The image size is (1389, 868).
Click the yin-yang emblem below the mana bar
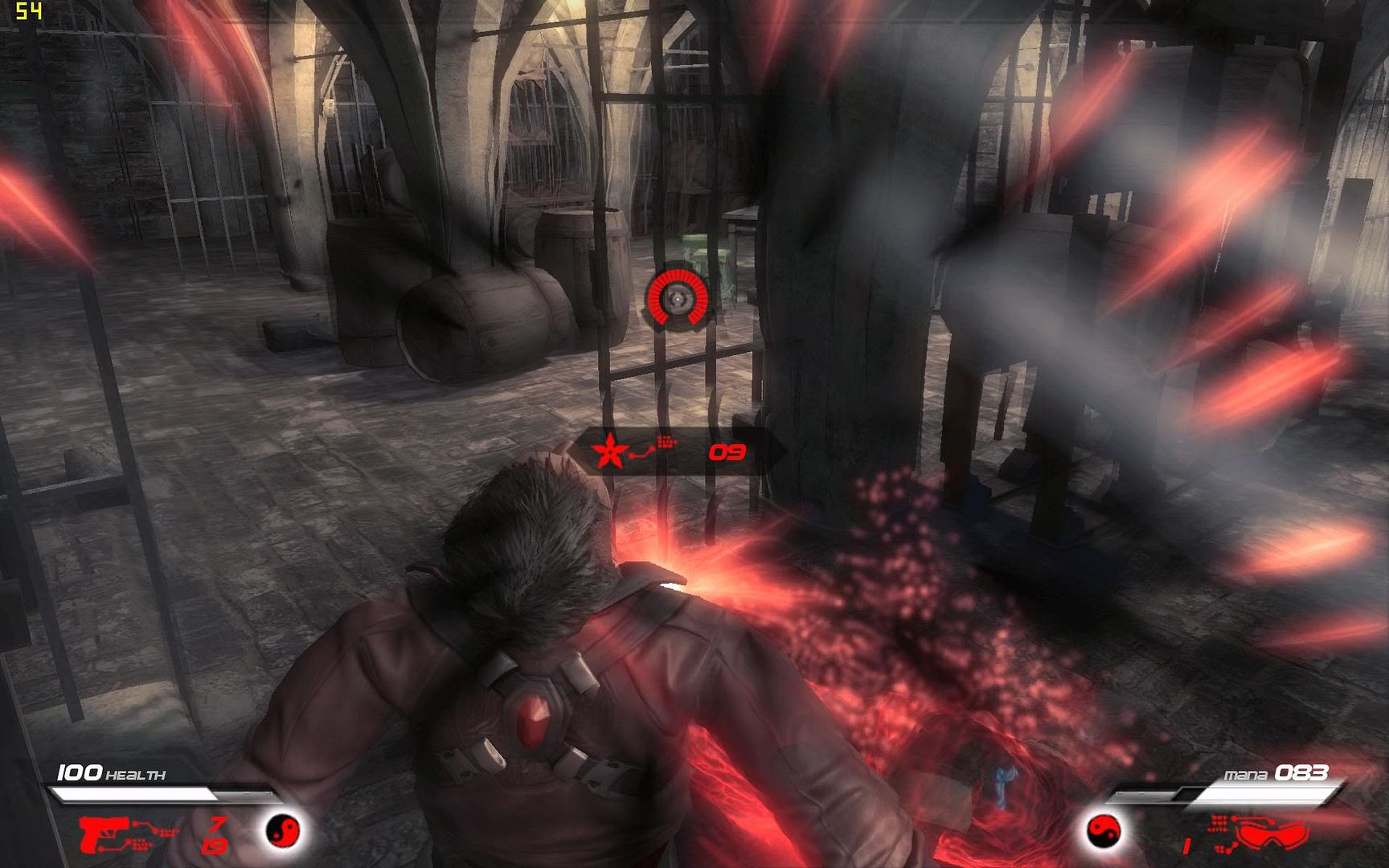click(x=1104, y=831)
